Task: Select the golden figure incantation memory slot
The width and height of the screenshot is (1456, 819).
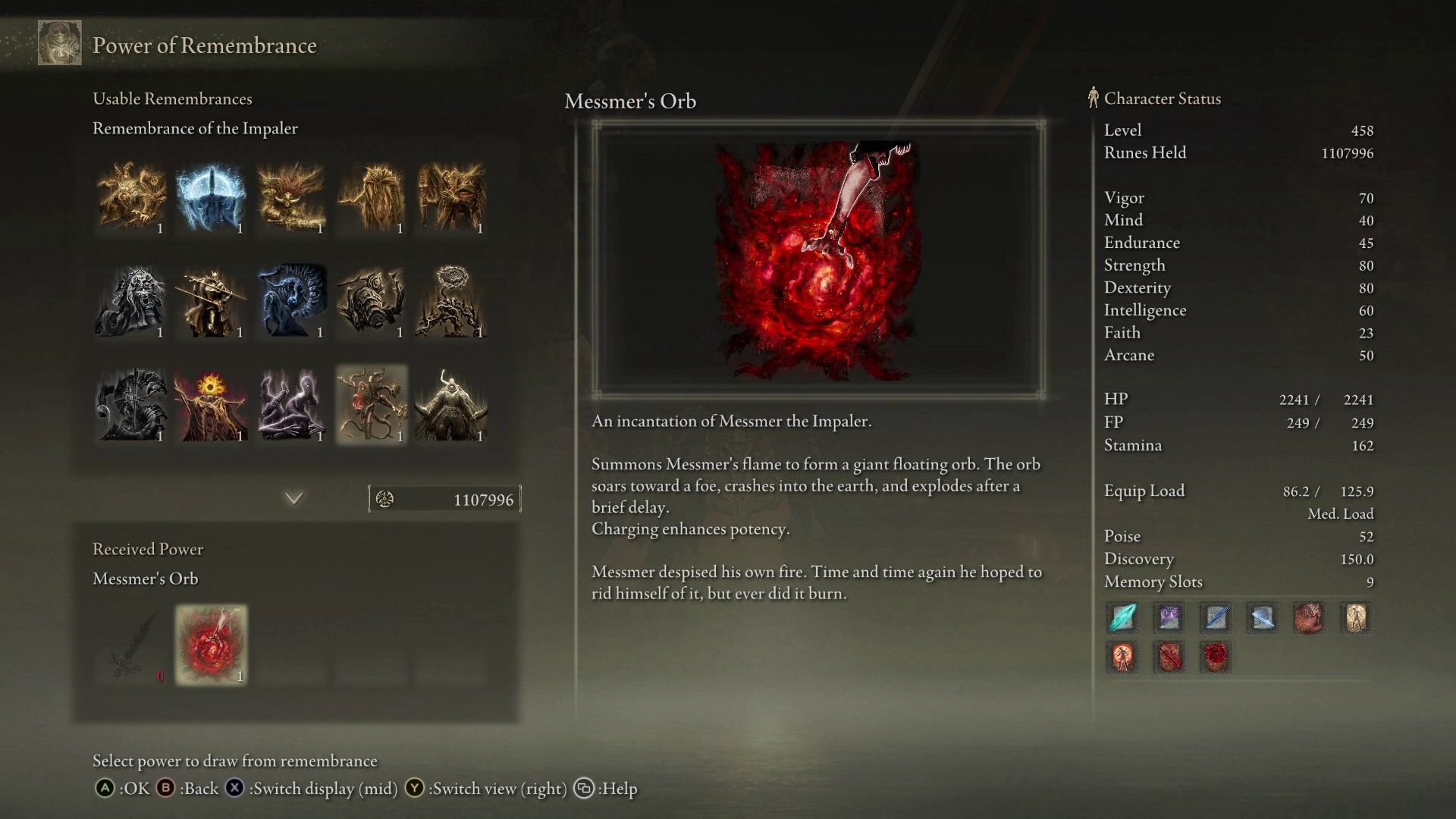Action: (x=1356, y=617)
